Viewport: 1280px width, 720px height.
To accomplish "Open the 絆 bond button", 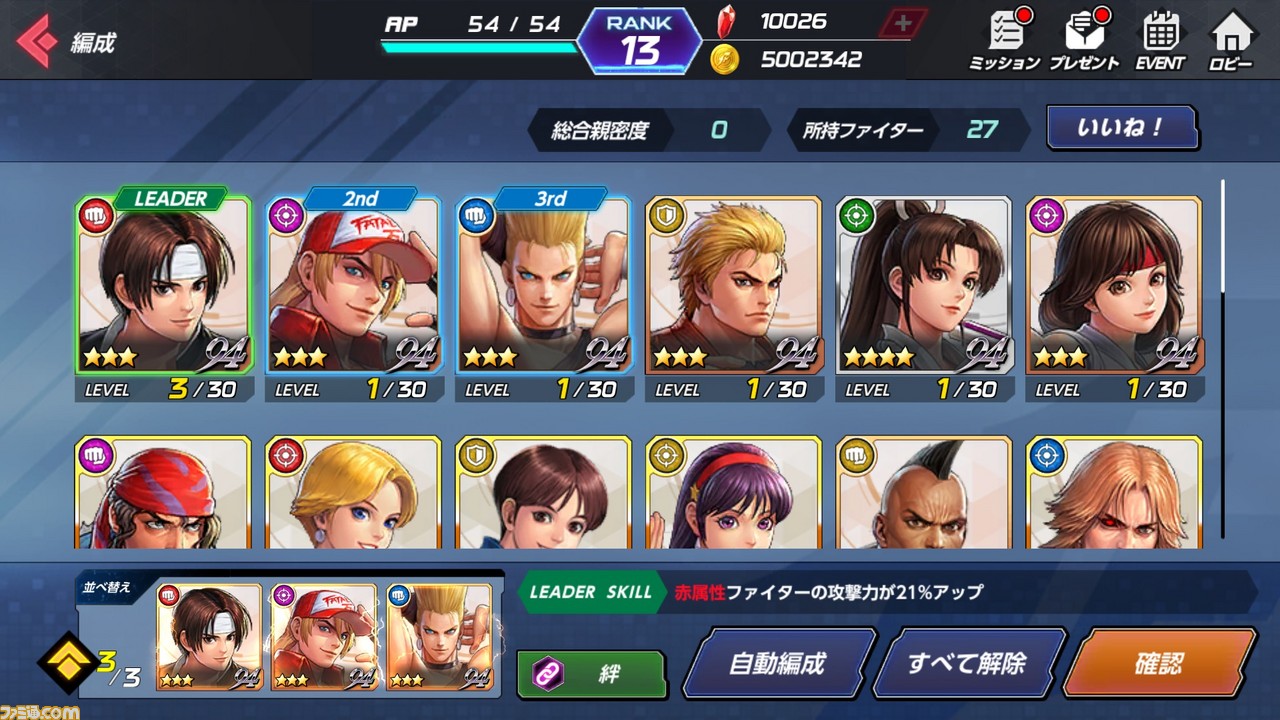I will pos(592,674).
